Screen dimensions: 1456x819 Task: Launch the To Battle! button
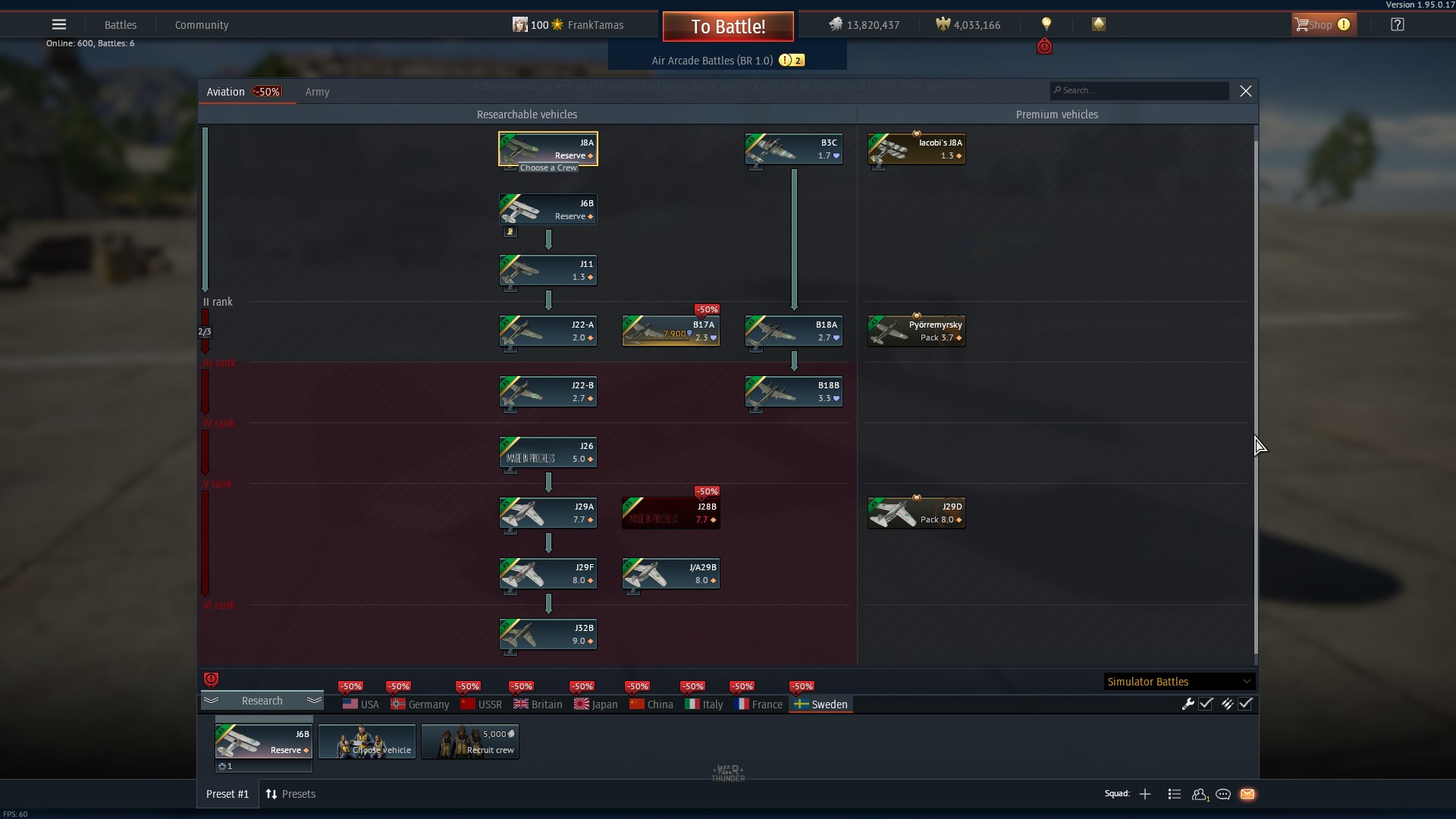[x=728, y=27]
